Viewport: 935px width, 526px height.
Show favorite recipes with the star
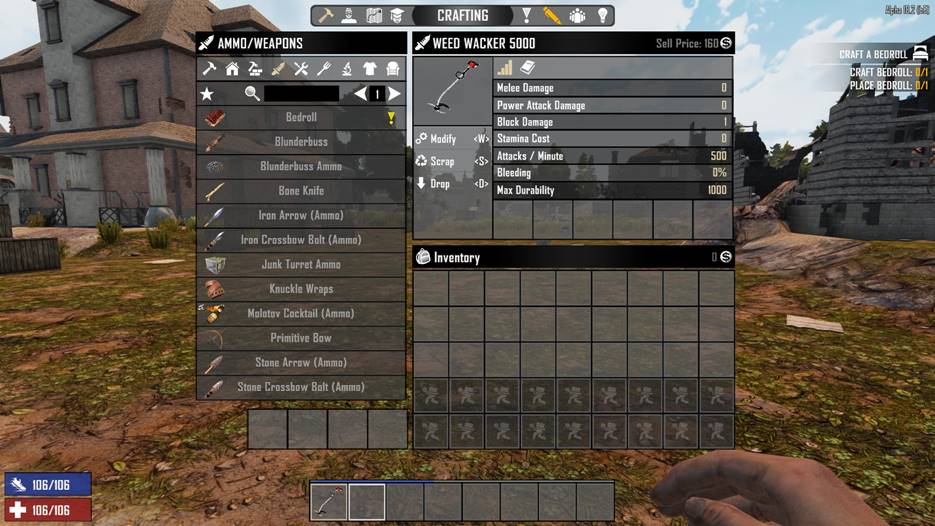point(207,94)
